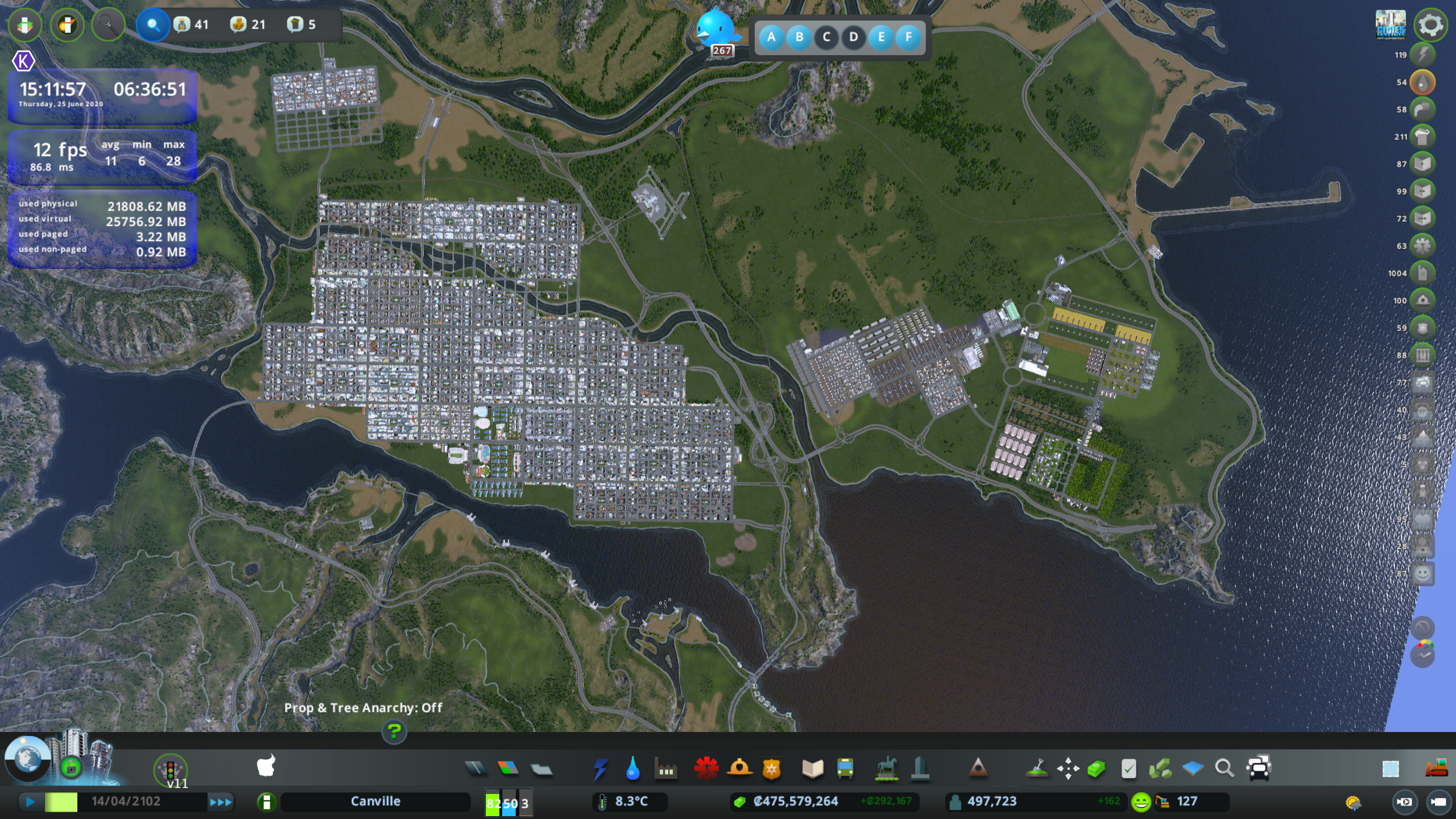Open Public Transport bus menu
The width and height of the screenshot is (1456, 819).
click(x=845, y=768)
